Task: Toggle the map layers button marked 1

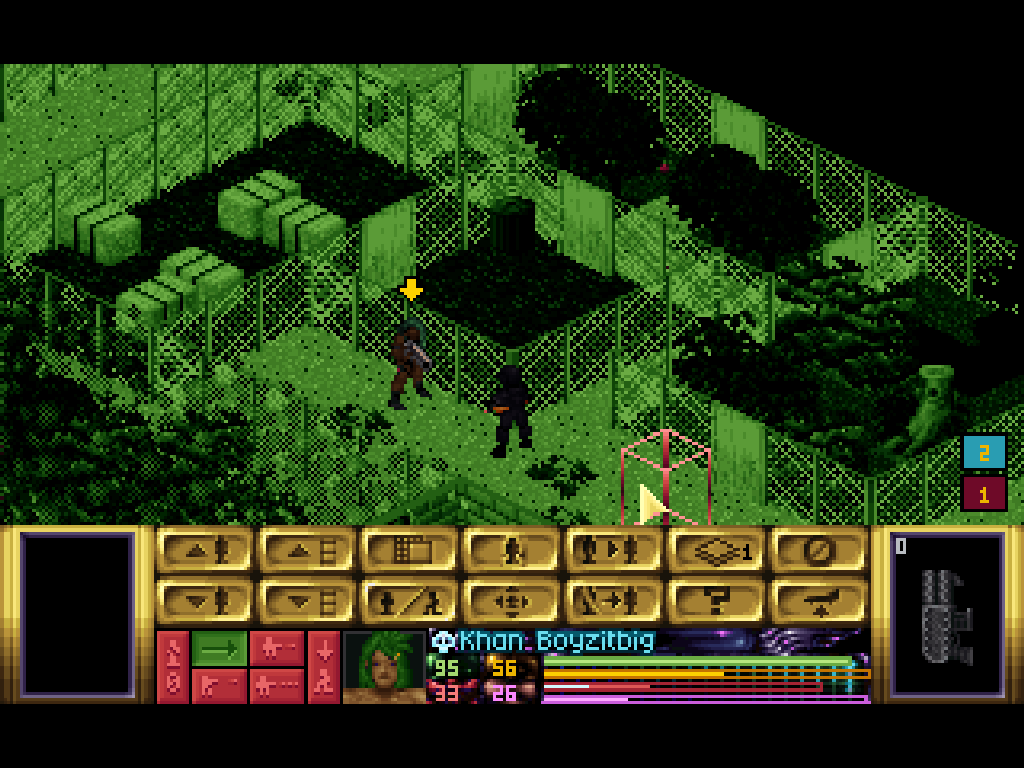Action: pyautogui.click(x=716, y=551)
